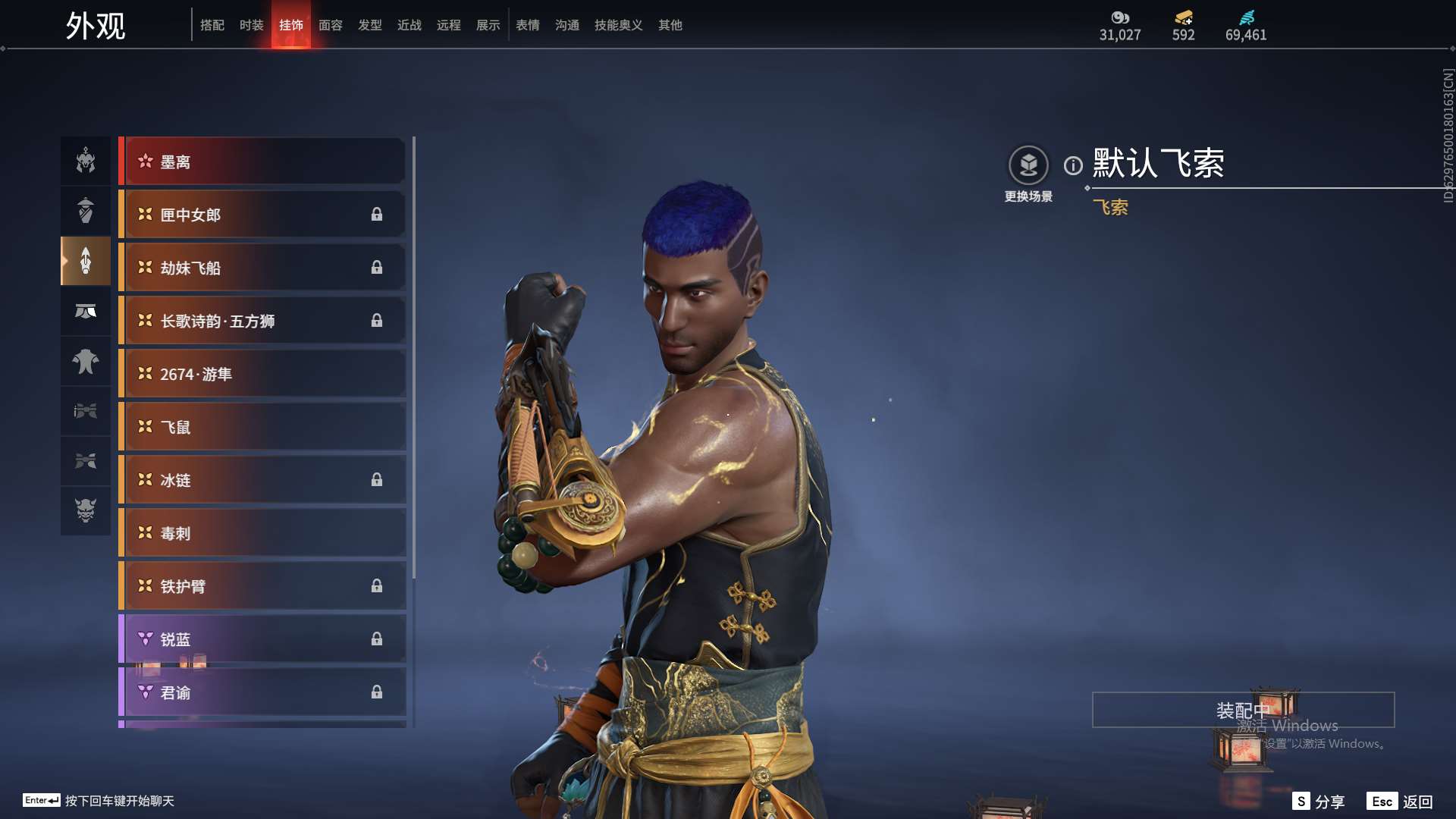
Task: Select the 墨离 accessory entry
Action: point(262,162)
